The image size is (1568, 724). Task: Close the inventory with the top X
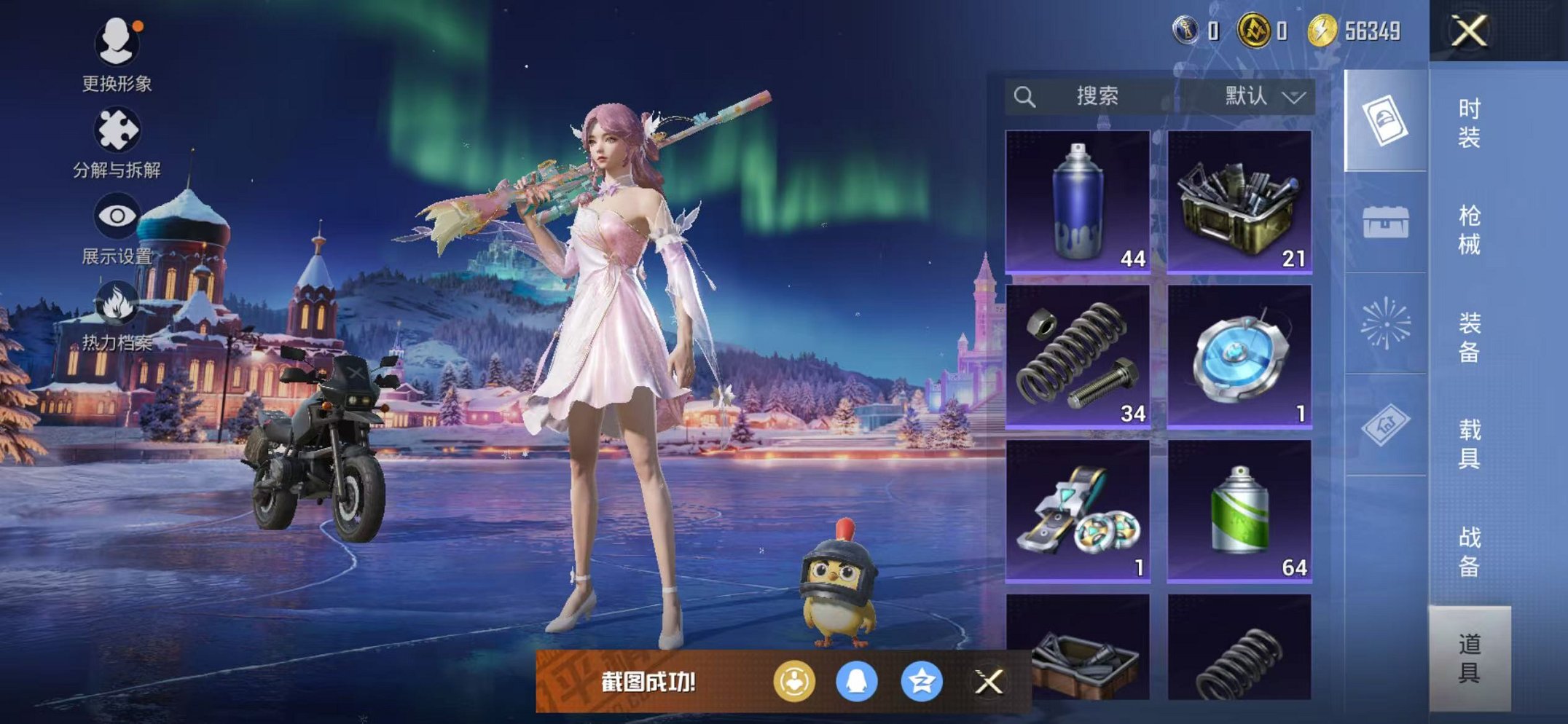tap(1468, 31)
